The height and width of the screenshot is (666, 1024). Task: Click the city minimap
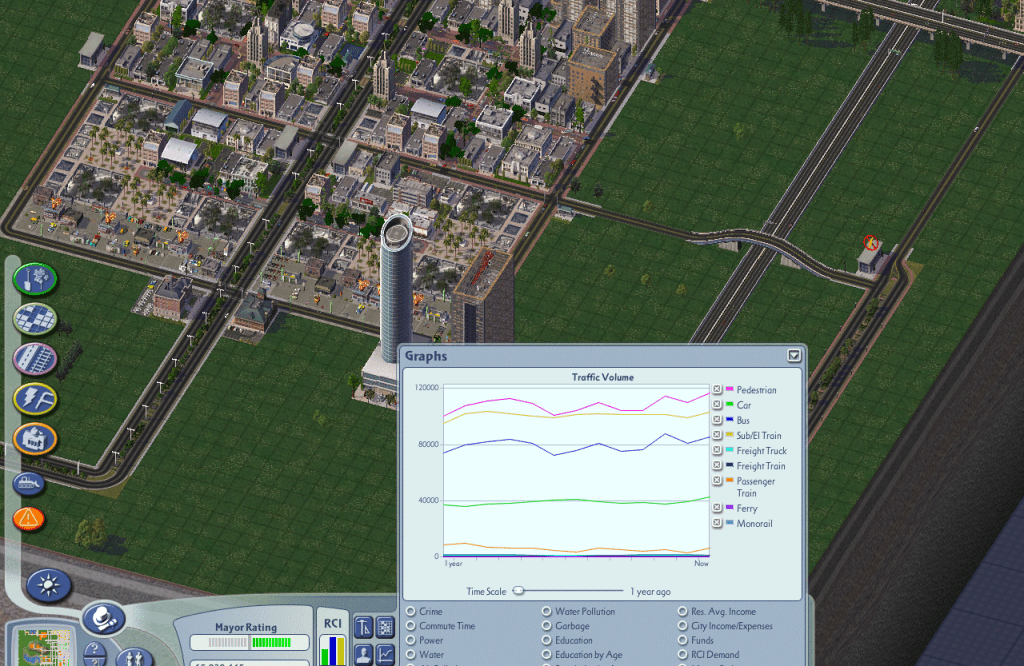[38, 644]
